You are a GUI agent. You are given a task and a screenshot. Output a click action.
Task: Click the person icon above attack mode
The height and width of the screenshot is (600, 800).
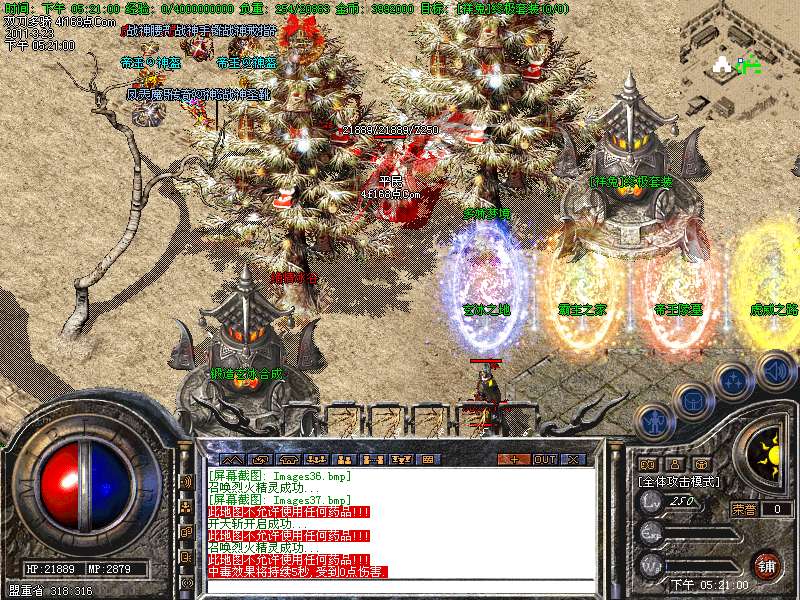[675, 464]
